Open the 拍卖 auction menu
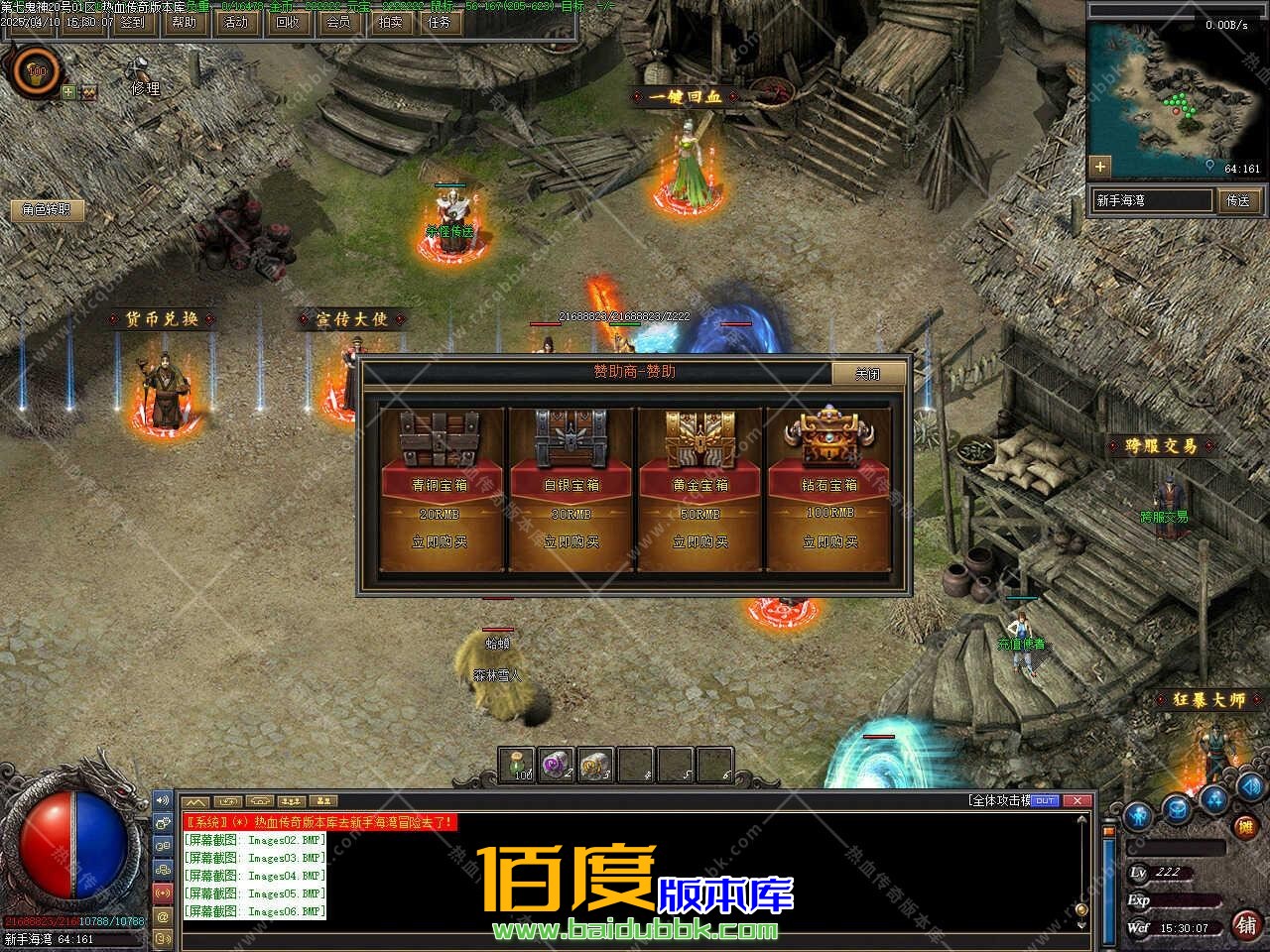 pyautogui.click(x=391, y=22)
